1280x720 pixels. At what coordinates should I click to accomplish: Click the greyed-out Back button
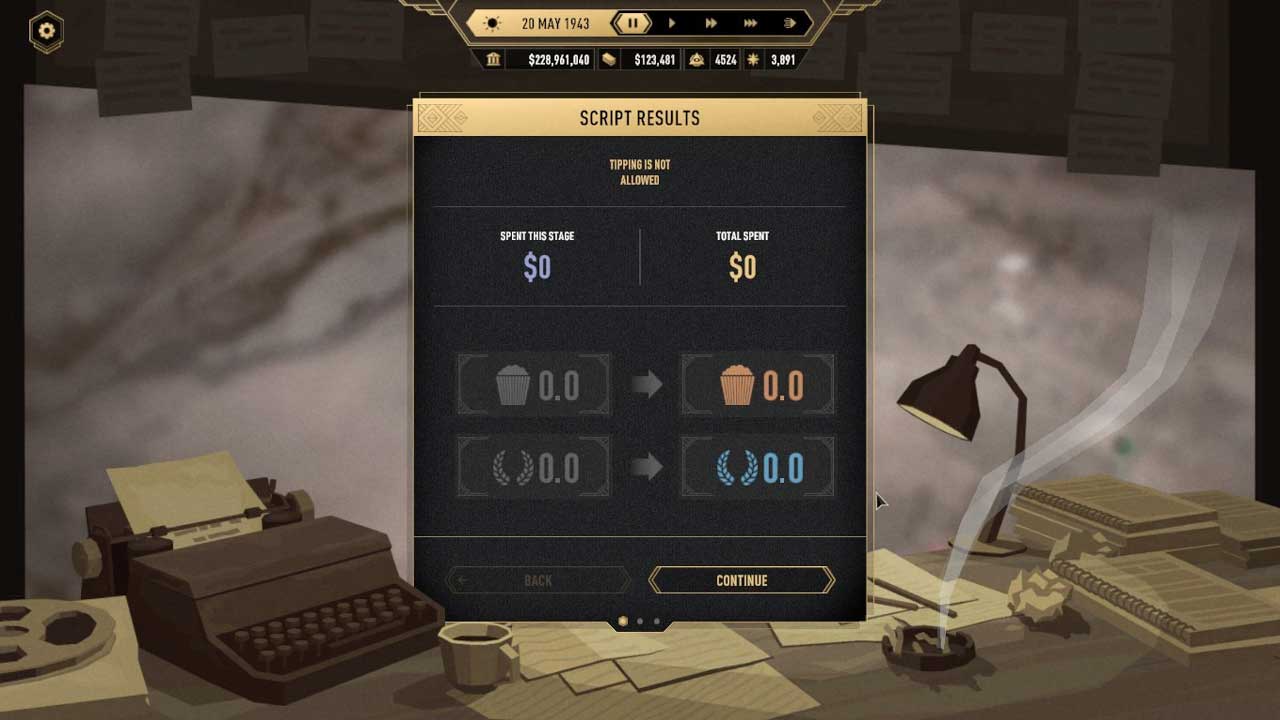pos(538,580)
